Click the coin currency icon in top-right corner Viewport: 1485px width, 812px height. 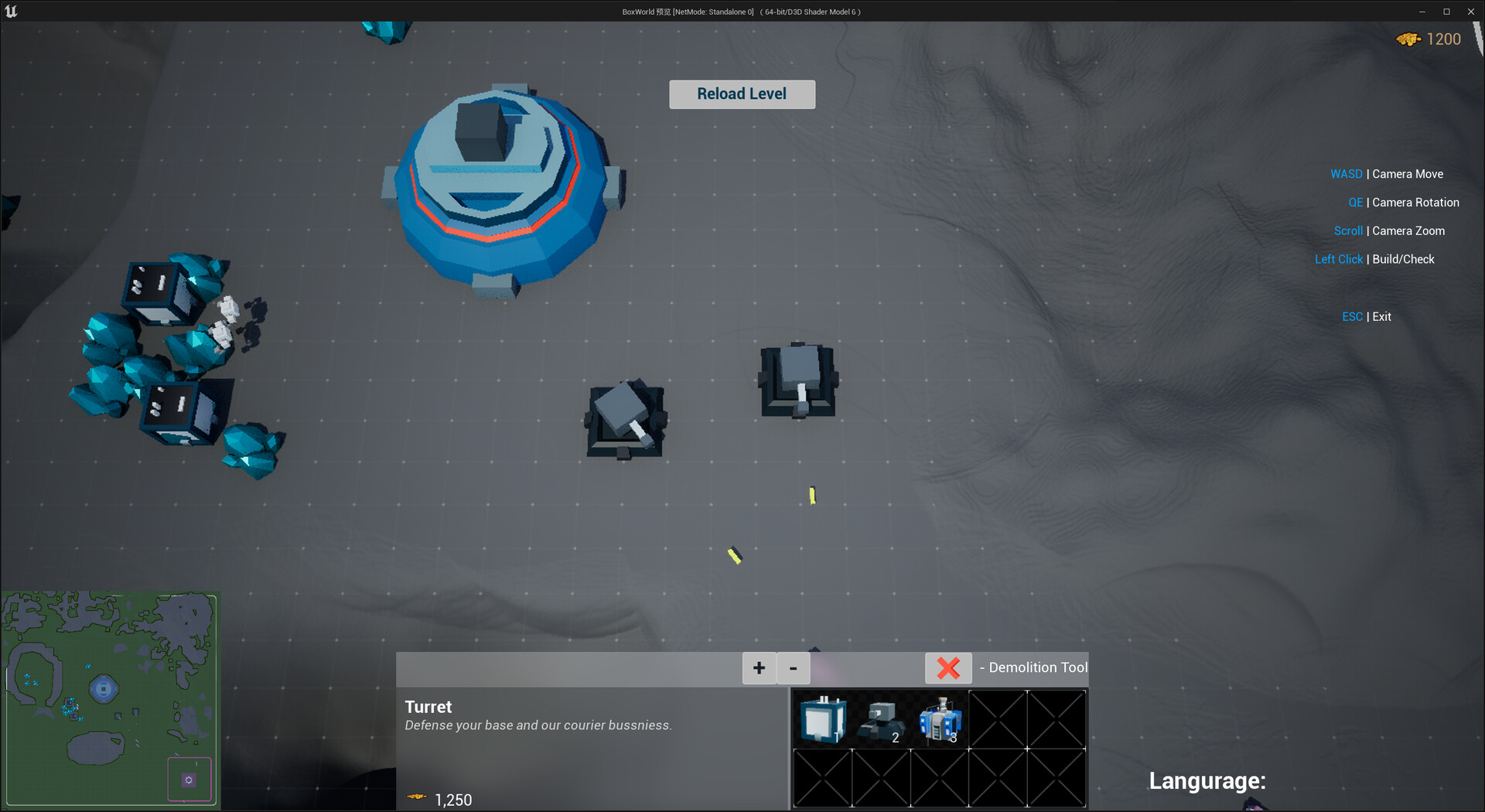tap(1408, 39)
